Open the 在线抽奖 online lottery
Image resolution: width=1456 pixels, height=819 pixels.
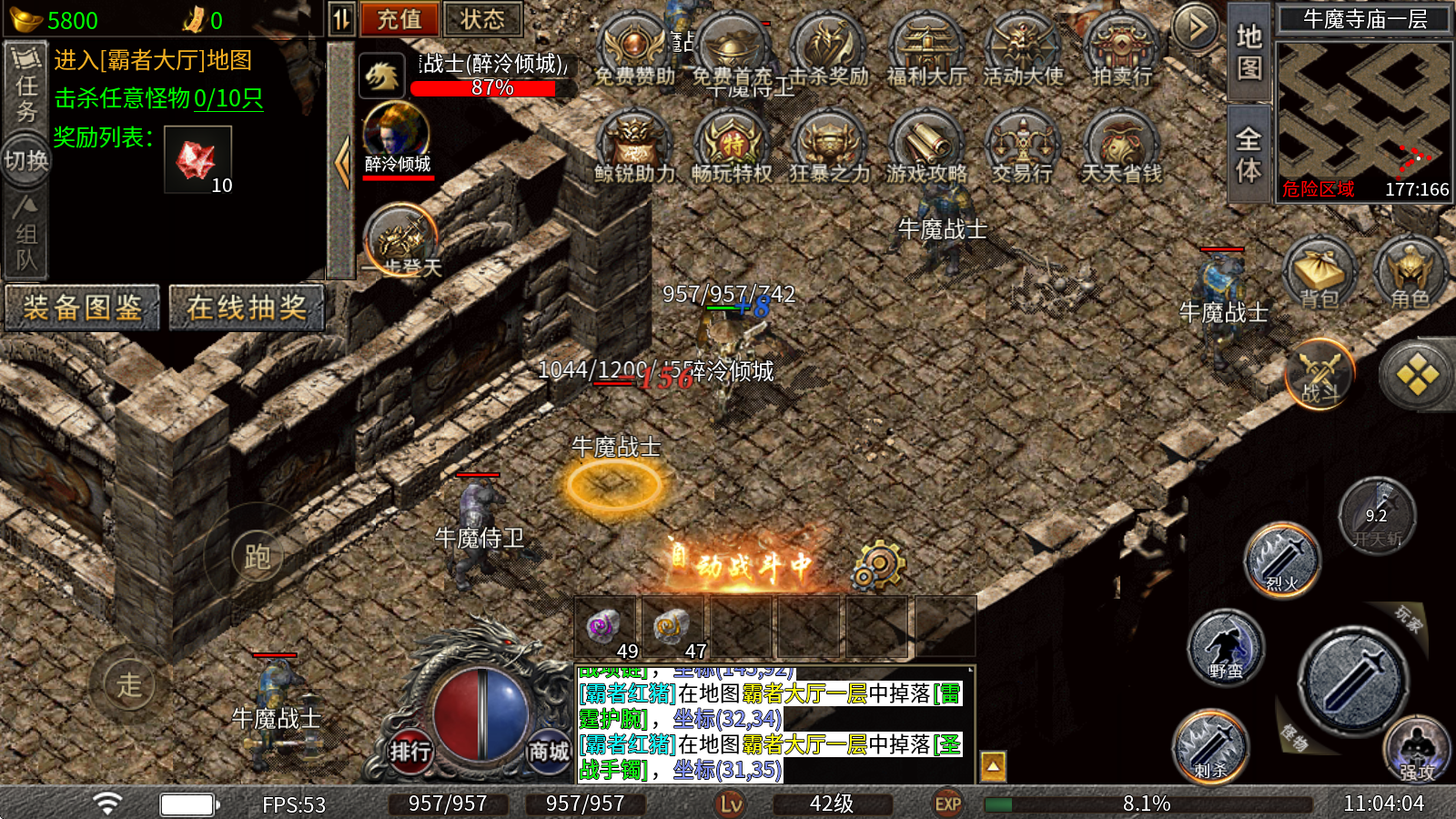(x=246, y=308)
